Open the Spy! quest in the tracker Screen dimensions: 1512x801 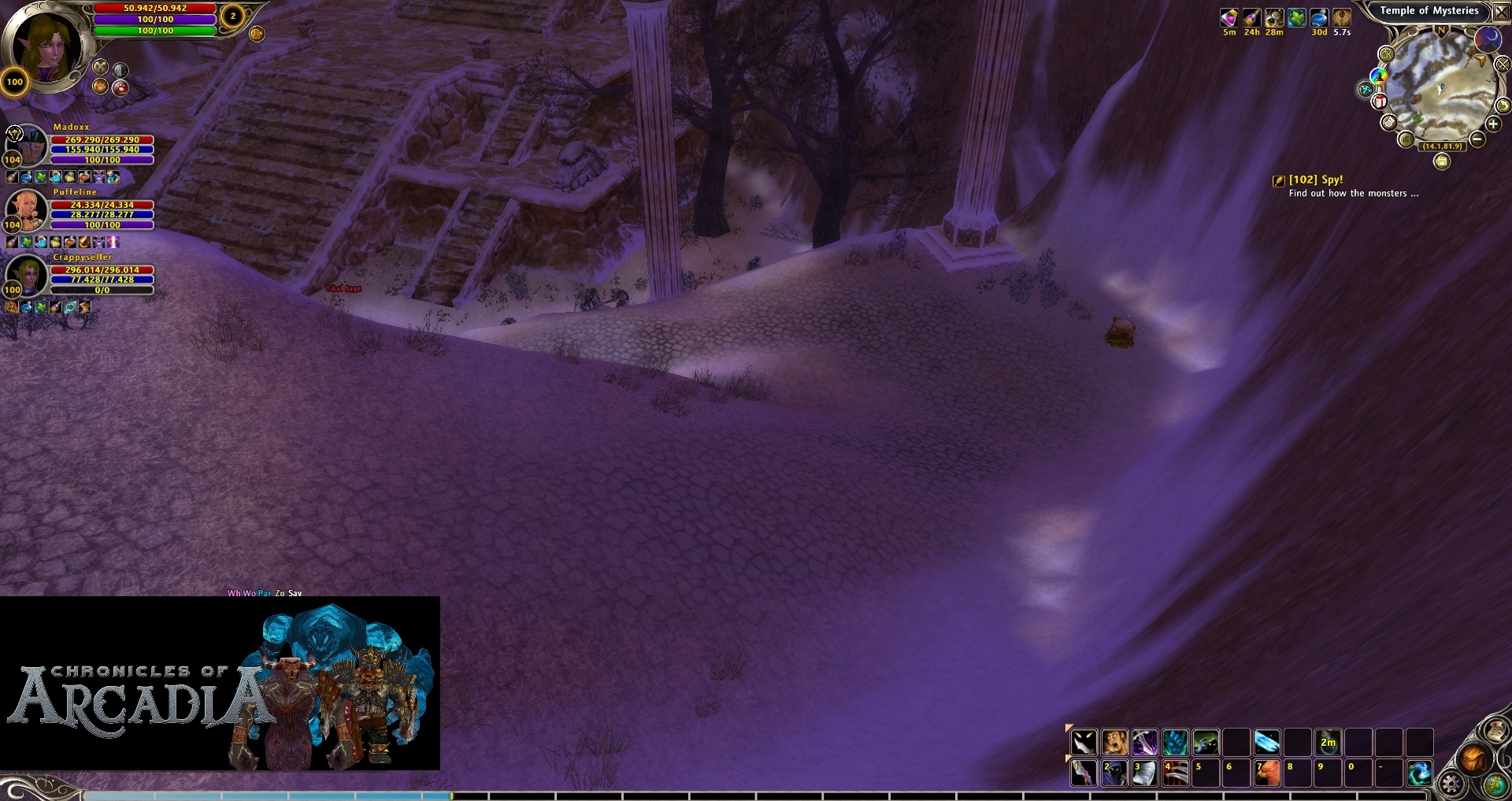(1315, 180)
